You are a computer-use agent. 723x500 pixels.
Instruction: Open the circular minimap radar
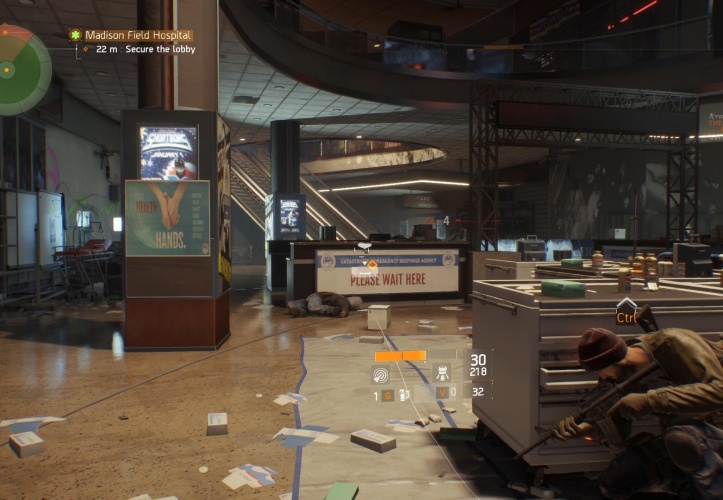20,70
